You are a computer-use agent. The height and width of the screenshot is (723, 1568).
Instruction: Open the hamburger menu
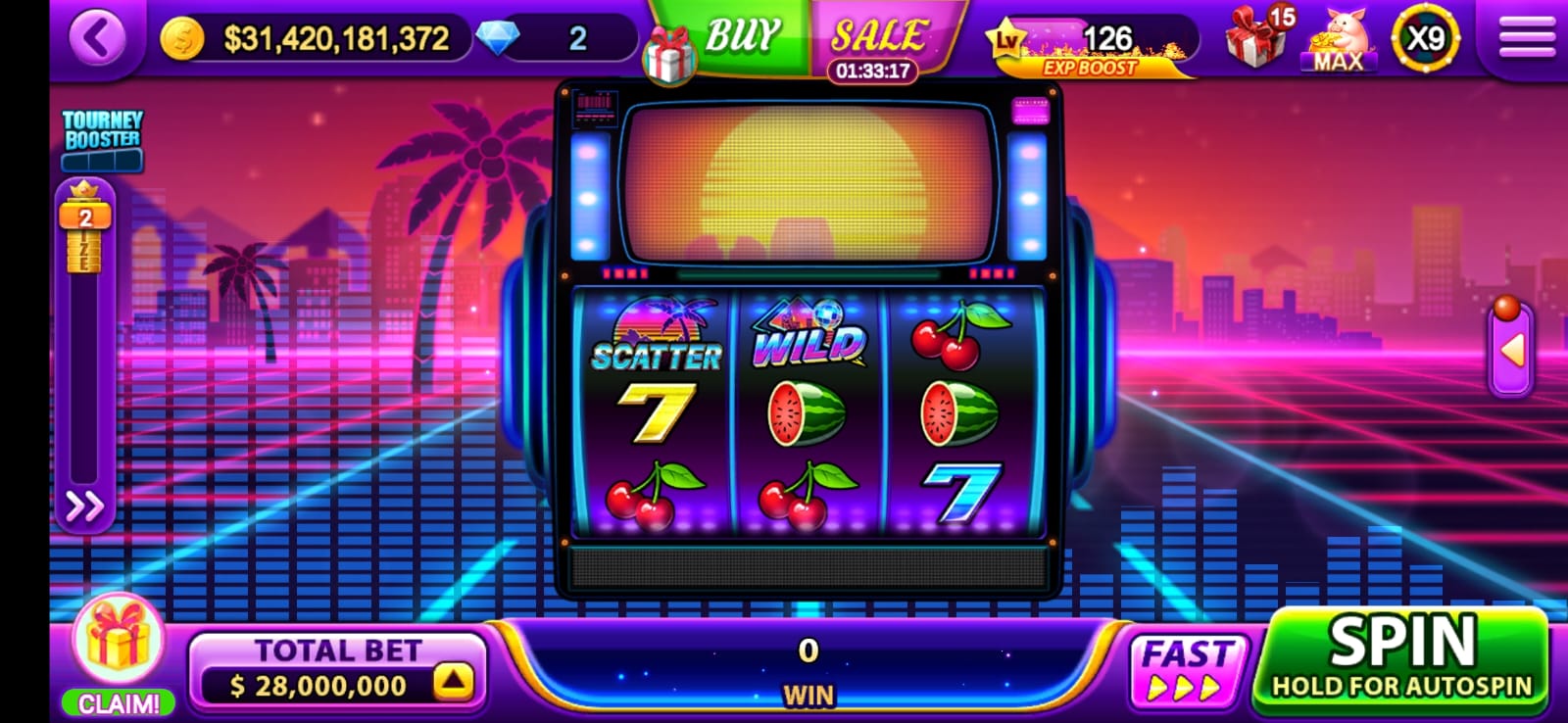[1527, 38]
